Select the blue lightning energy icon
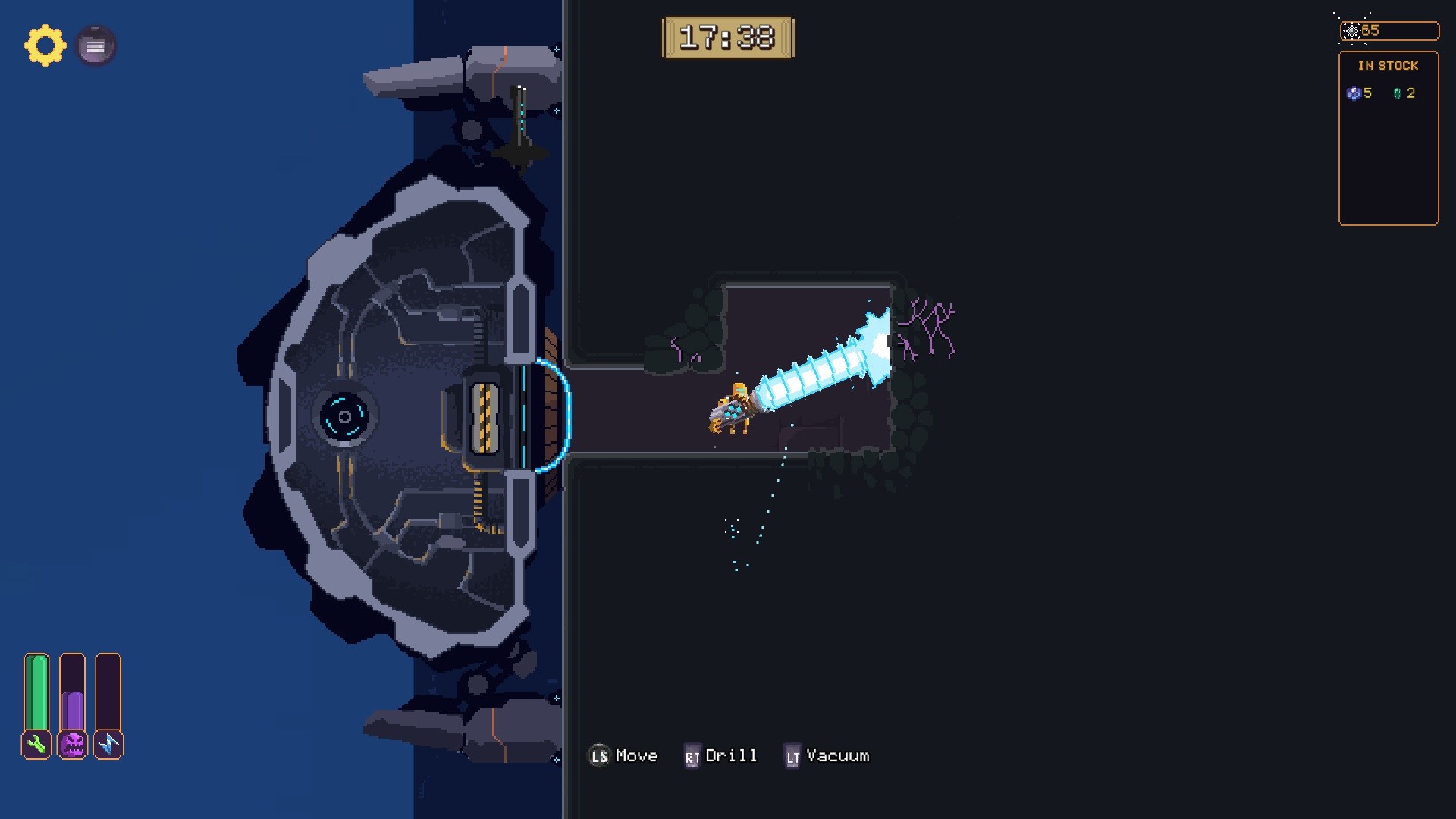The width and height of the screenshot is (1456, 819). pyautogui.click(x=108, y=745)
